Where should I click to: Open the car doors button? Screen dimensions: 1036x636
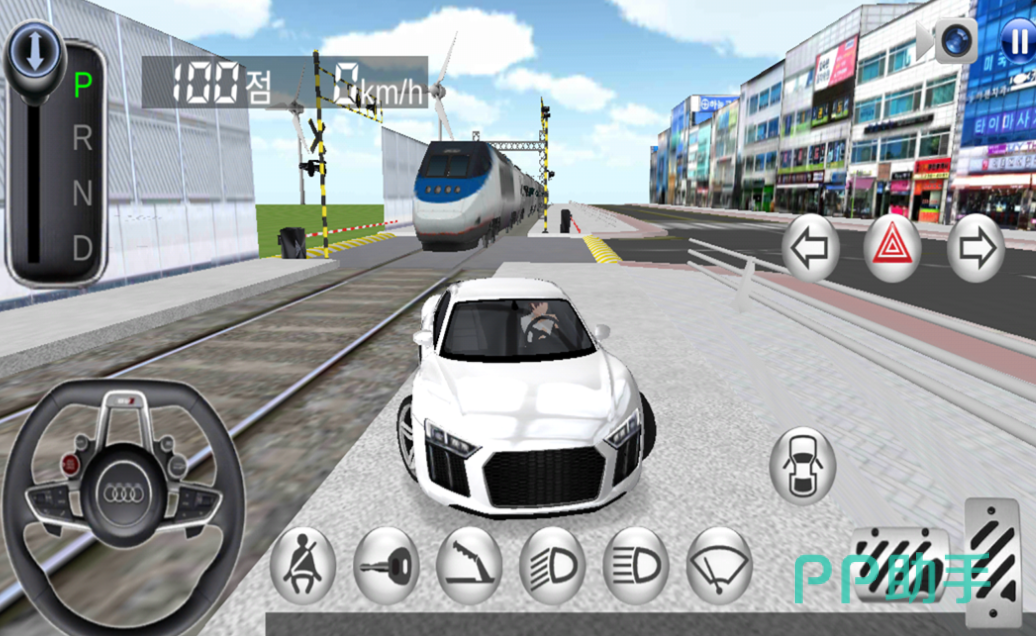(x=802, y=466)
